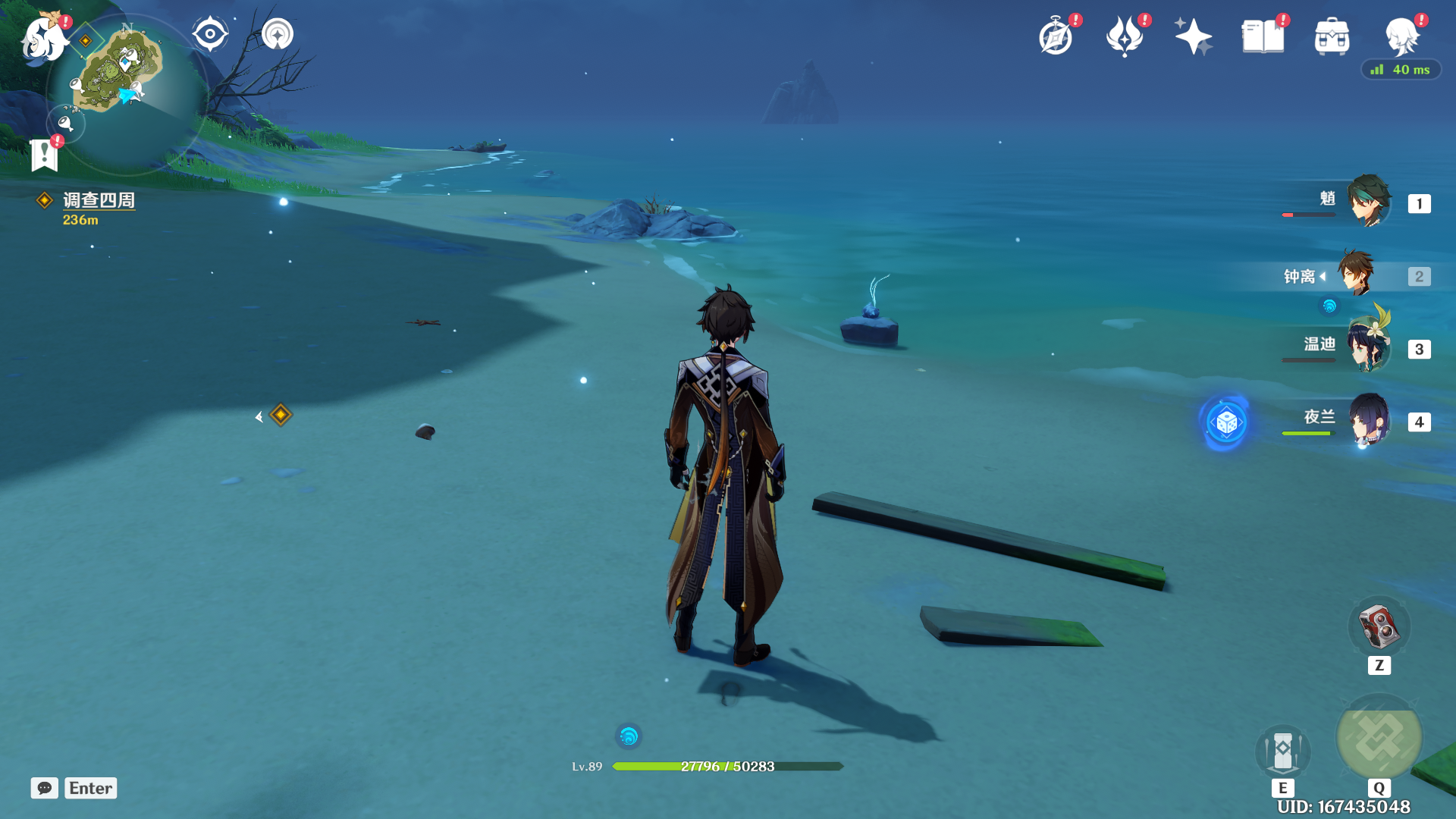Open the chat speech bubble
The height and width of the screenshot is (819, 1456).
point(45,788)
